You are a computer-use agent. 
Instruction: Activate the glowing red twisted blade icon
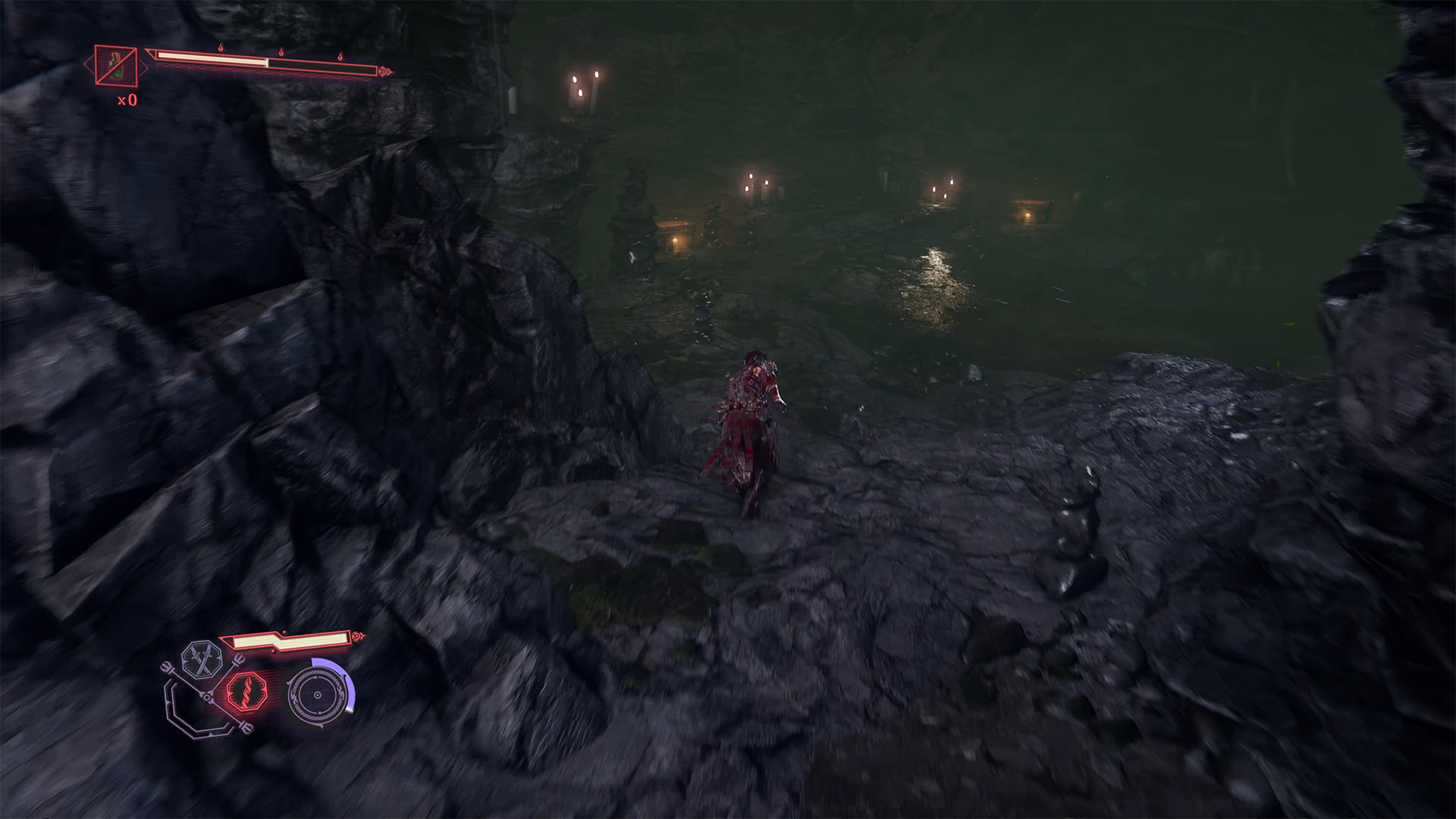246,692
